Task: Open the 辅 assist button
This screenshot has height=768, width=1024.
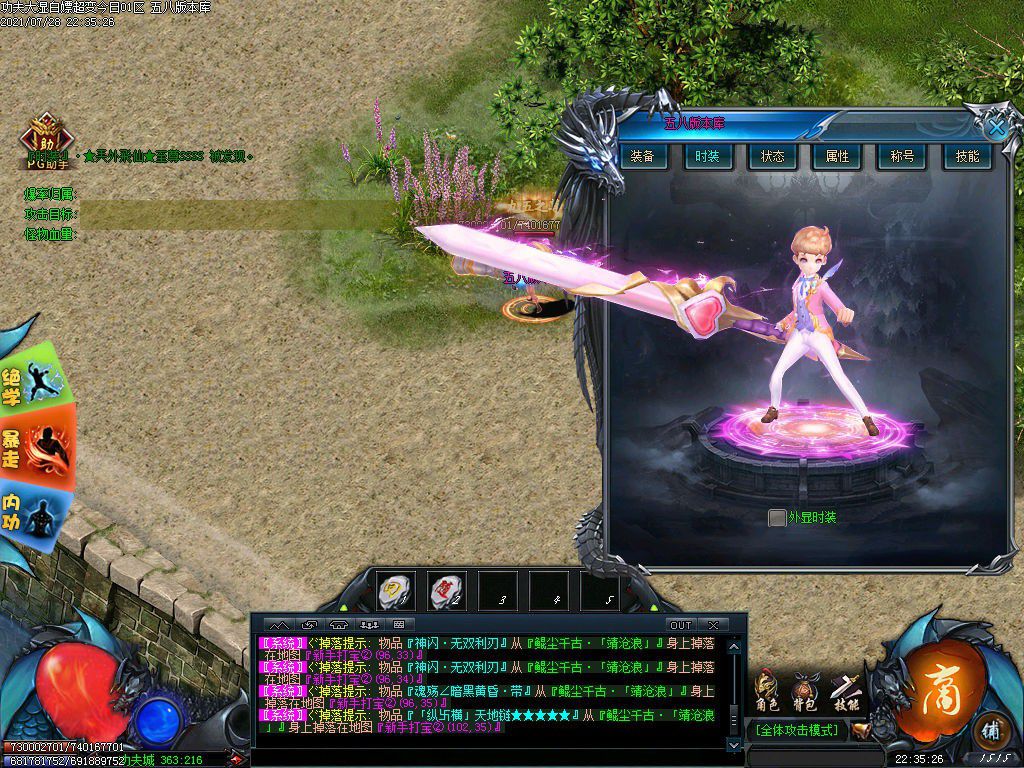Action: click(x=991, y=728)
